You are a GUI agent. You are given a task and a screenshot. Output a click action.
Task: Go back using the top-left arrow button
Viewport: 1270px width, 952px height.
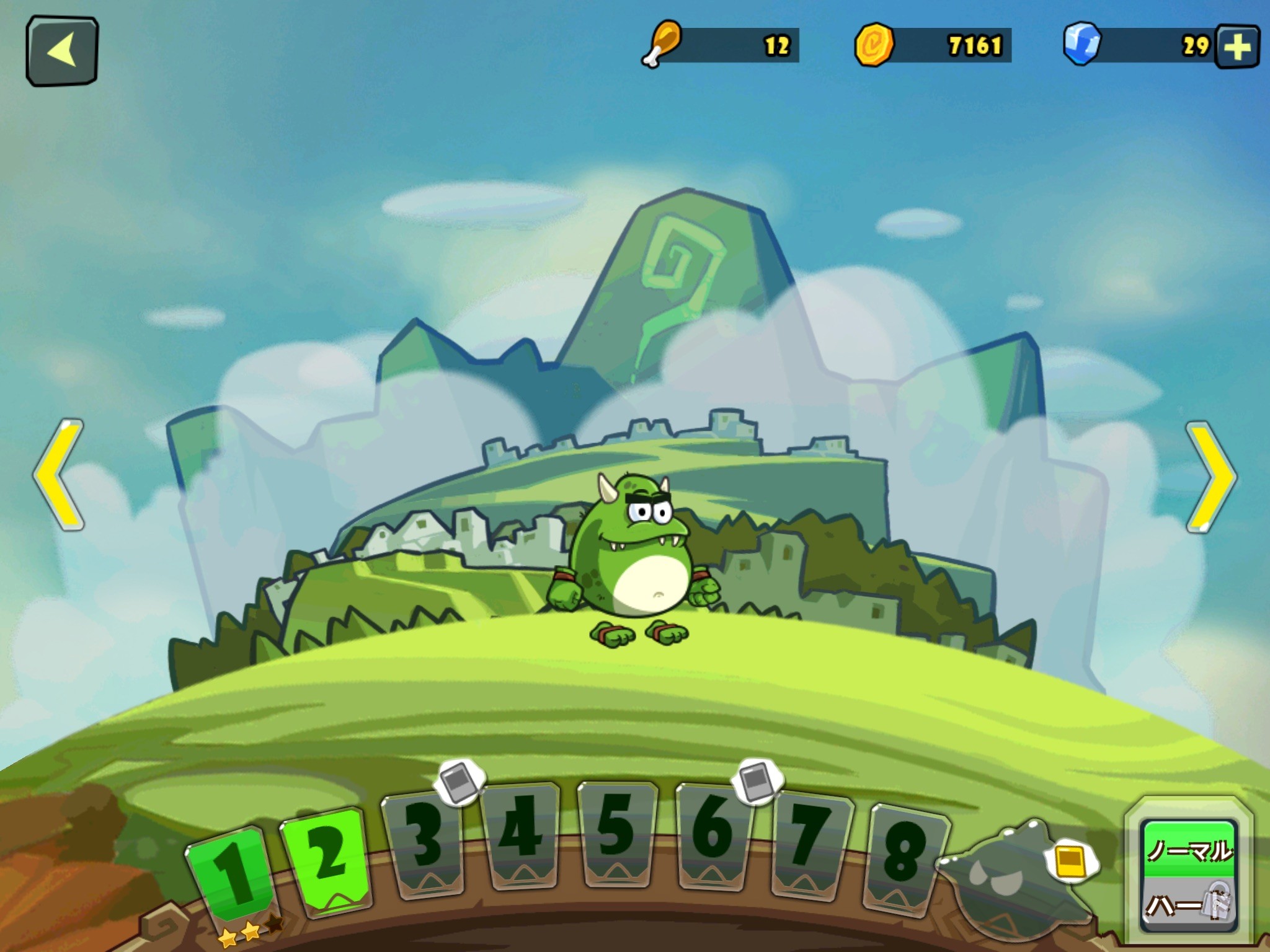pos(62,50)
